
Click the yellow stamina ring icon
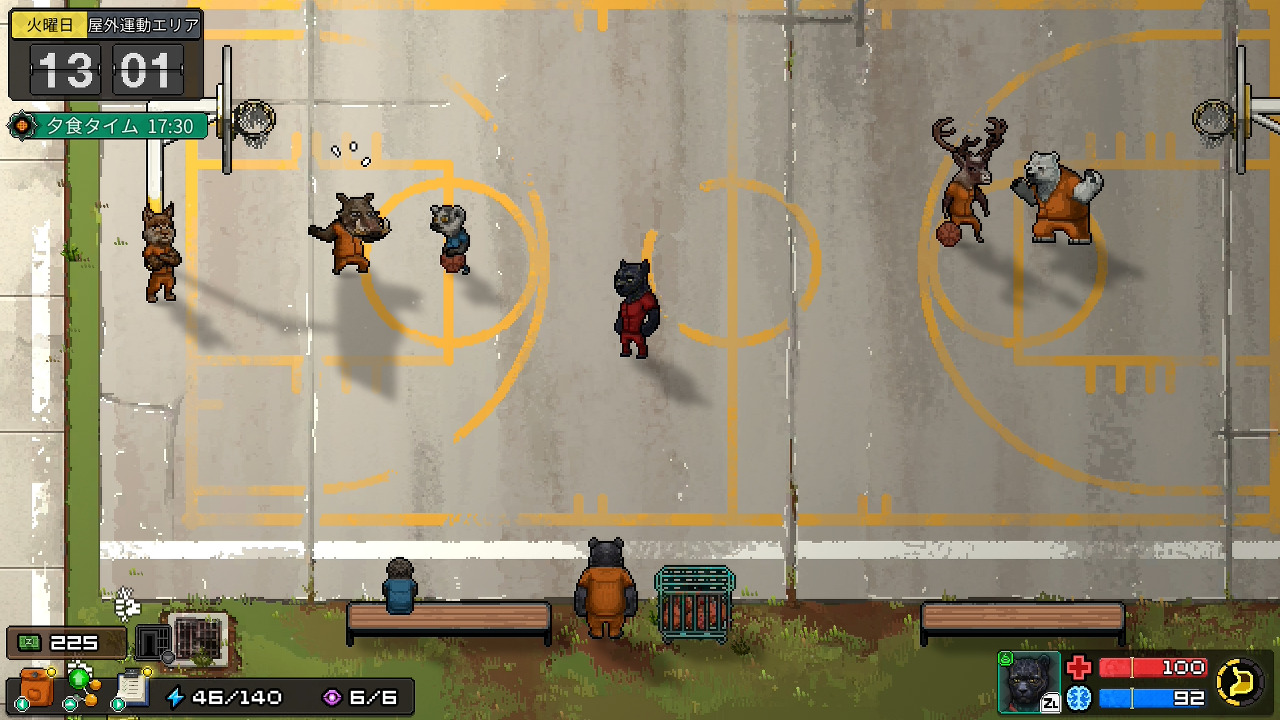click(x=1241, y=682)
